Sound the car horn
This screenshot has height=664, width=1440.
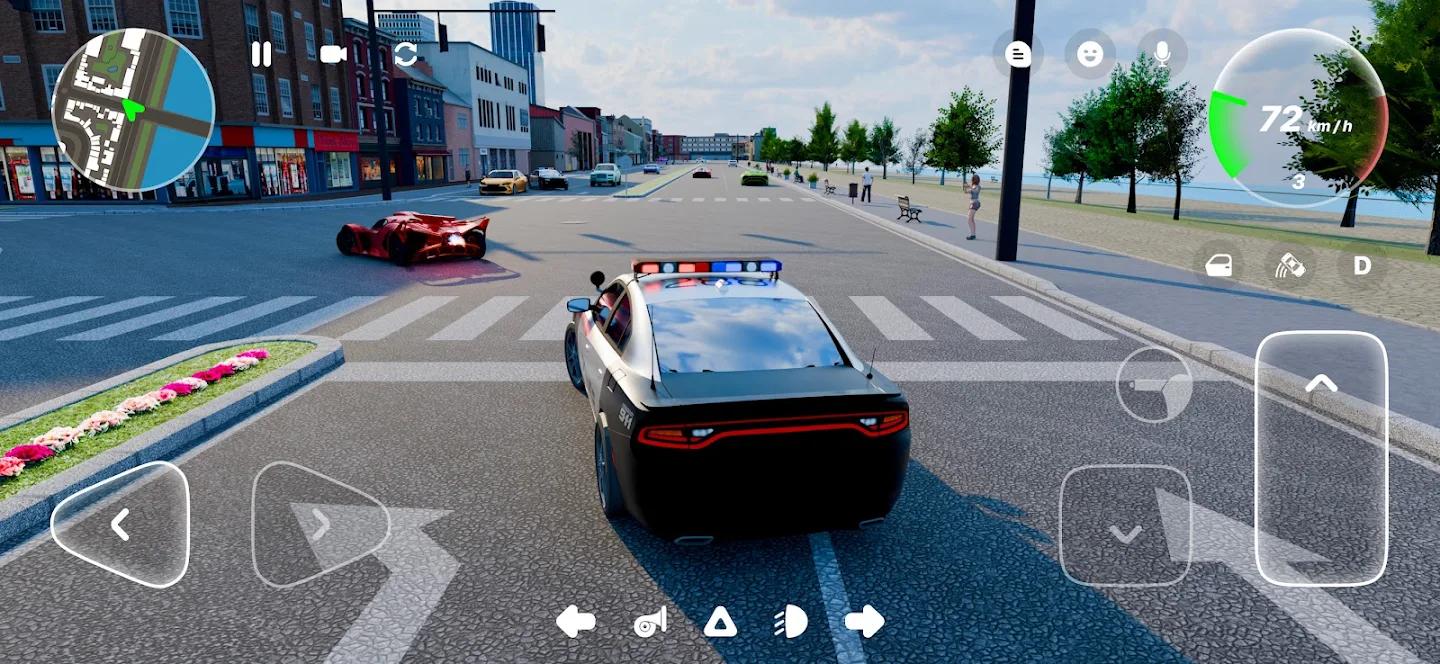coord(650,622)
